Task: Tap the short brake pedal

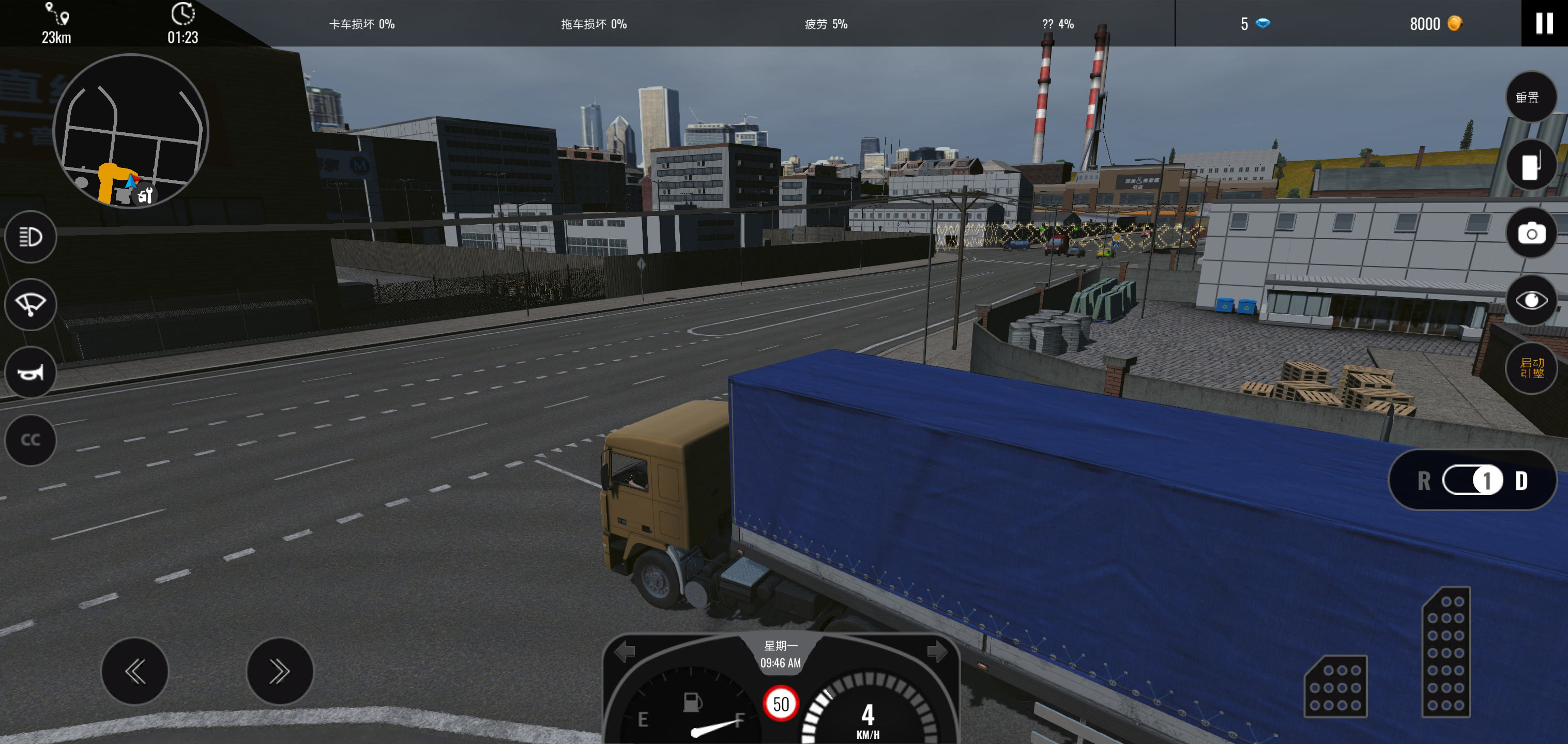Action: point(1335,687)
